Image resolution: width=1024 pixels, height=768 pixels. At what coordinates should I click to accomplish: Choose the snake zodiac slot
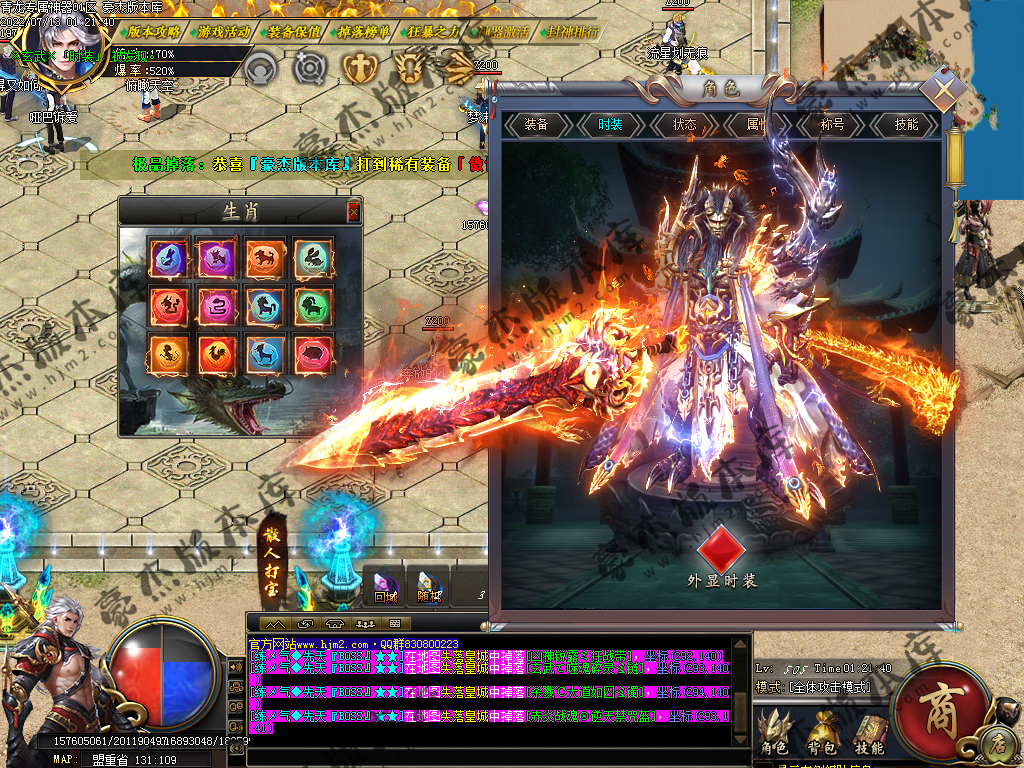pyautogui.click(x=217, y=305)
